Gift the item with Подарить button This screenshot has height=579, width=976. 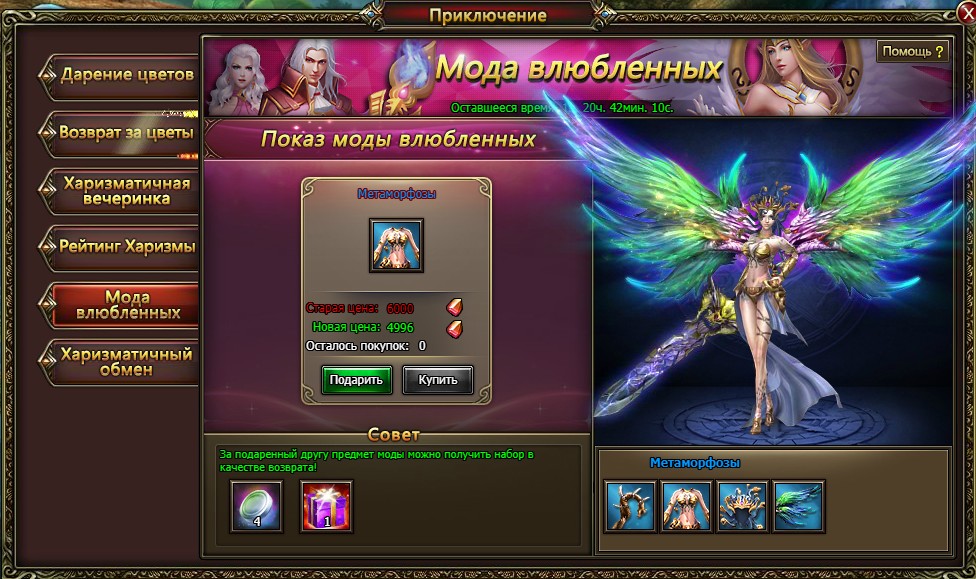pos(356,380)
